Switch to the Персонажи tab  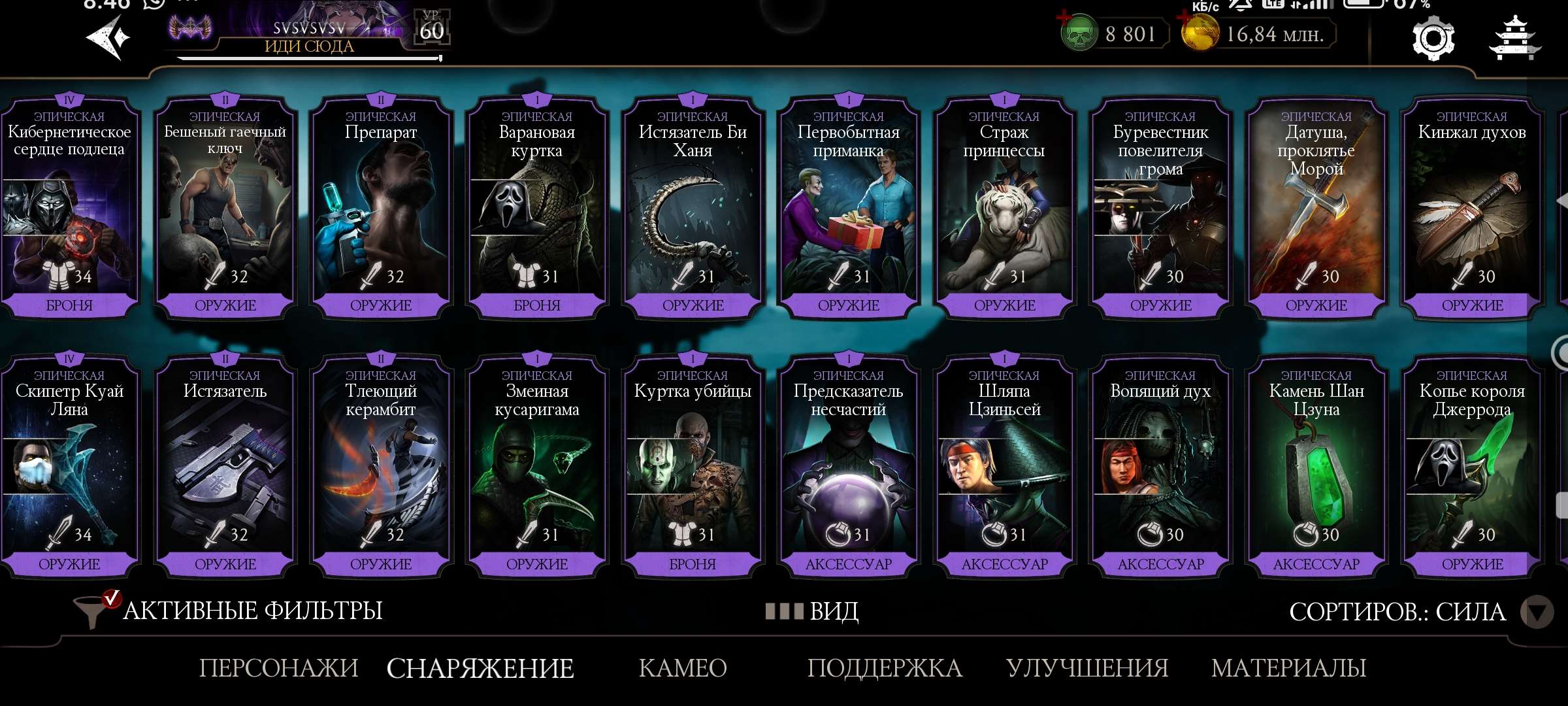tap(279, 668)
